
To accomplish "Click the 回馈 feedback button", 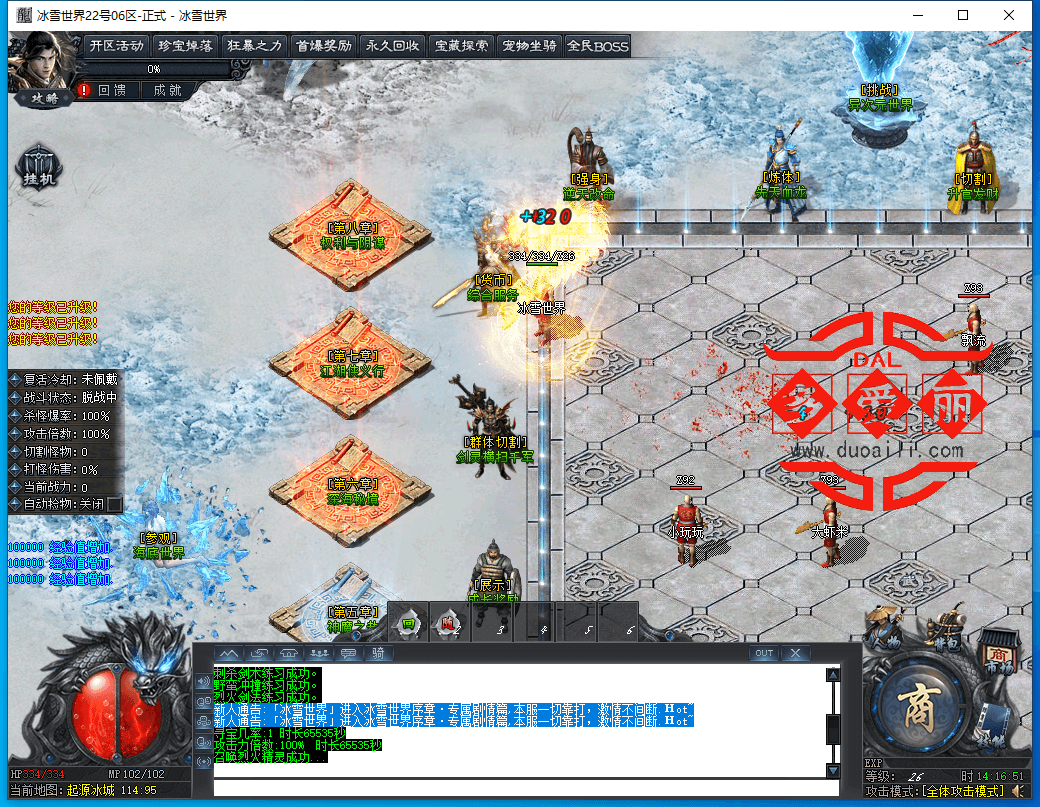I will 111,90.
